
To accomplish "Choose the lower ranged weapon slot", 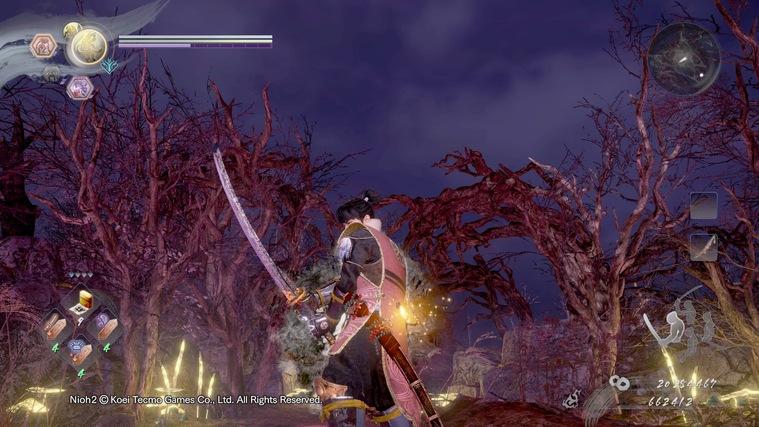I will [x=703, y=246].
